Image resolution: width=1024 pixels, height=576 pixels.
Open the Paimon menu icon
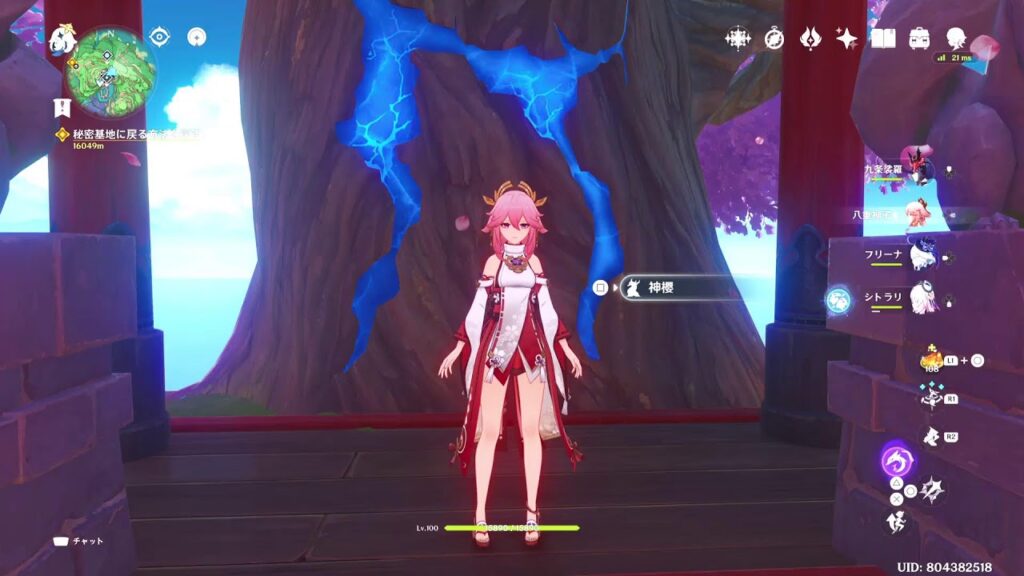pyautogui.click(x=62, y=40)
